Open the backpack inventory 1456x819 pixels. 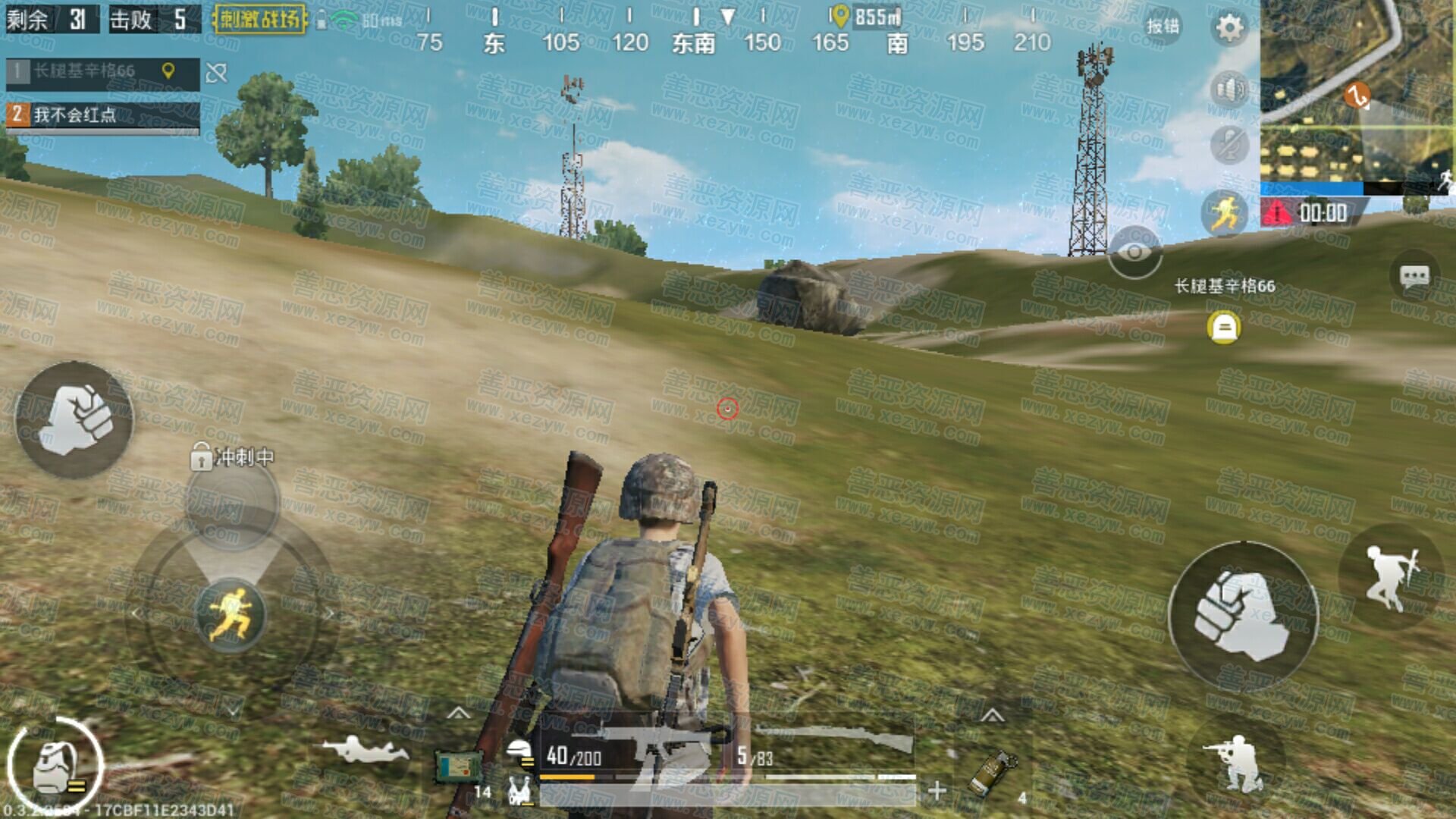(x=55, y=766)
